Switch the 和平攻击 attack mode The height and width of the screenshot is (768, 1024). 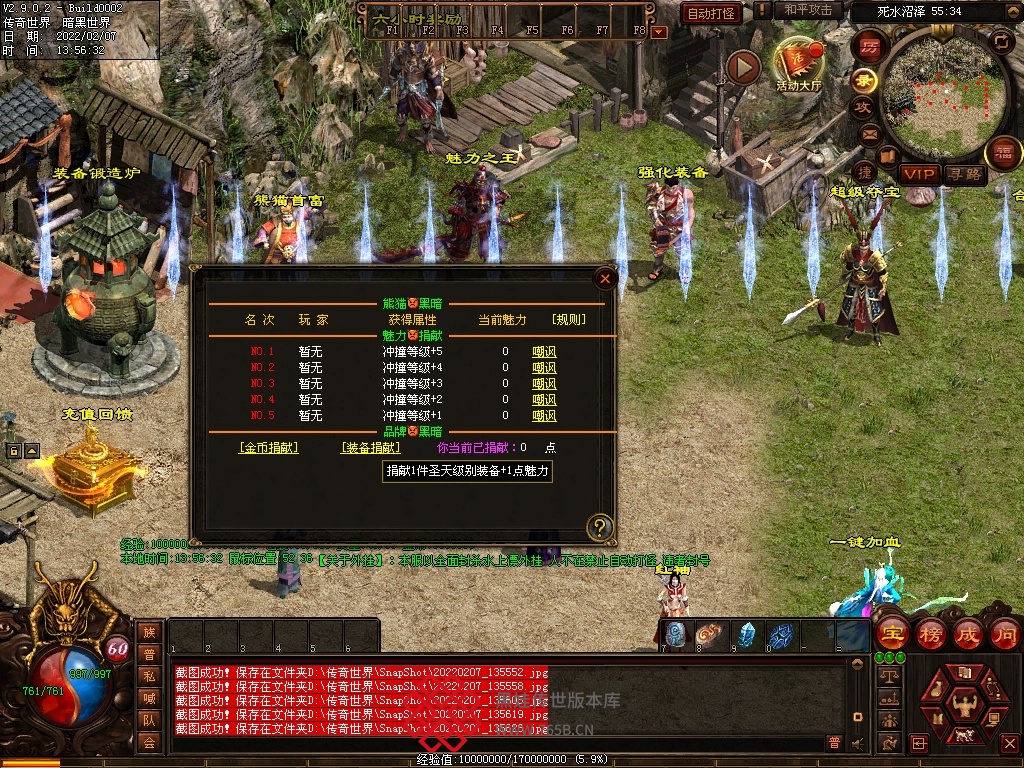pyautogui.click(x=808, y=10)
